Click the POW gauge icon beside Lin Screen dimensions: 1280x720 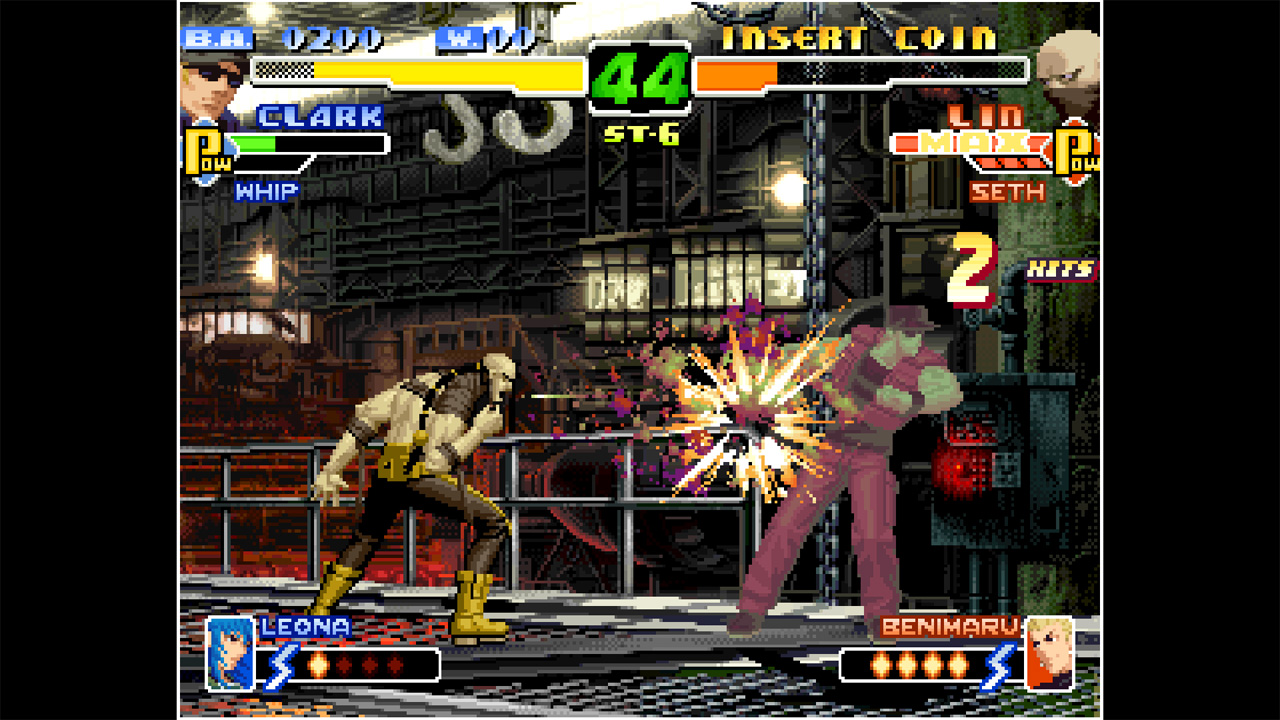[1075, 150]
